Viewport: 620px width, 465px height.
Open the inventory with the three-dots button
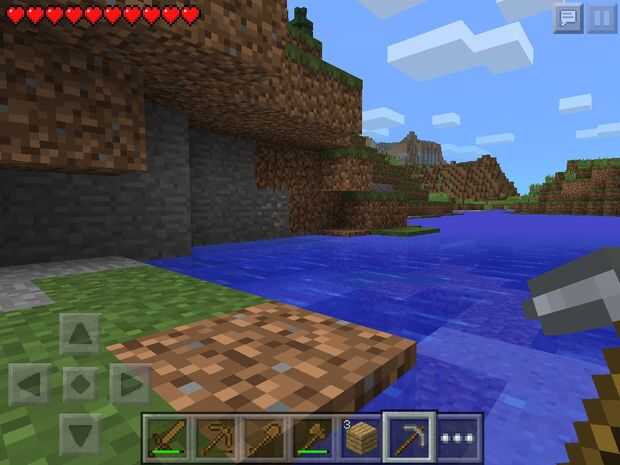pos(459,438)
